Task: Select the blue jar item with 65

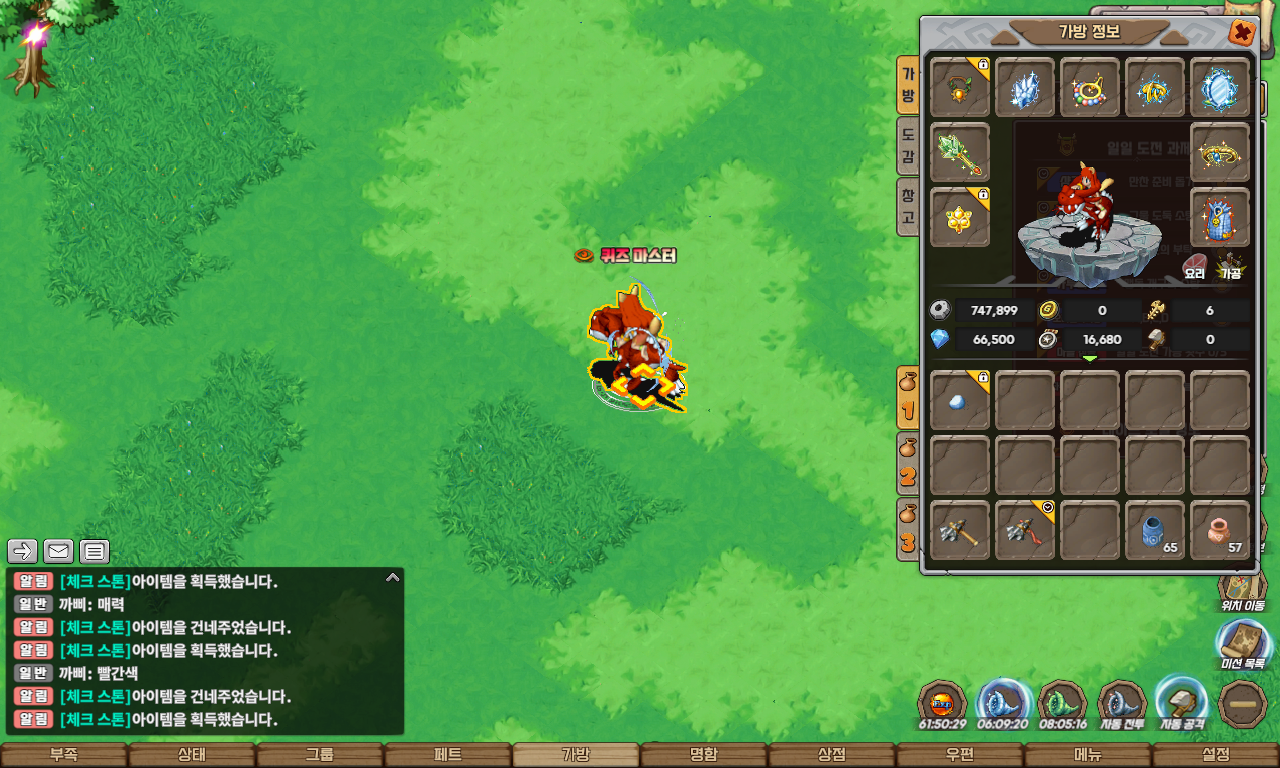Action: (x=1155, y=531)
